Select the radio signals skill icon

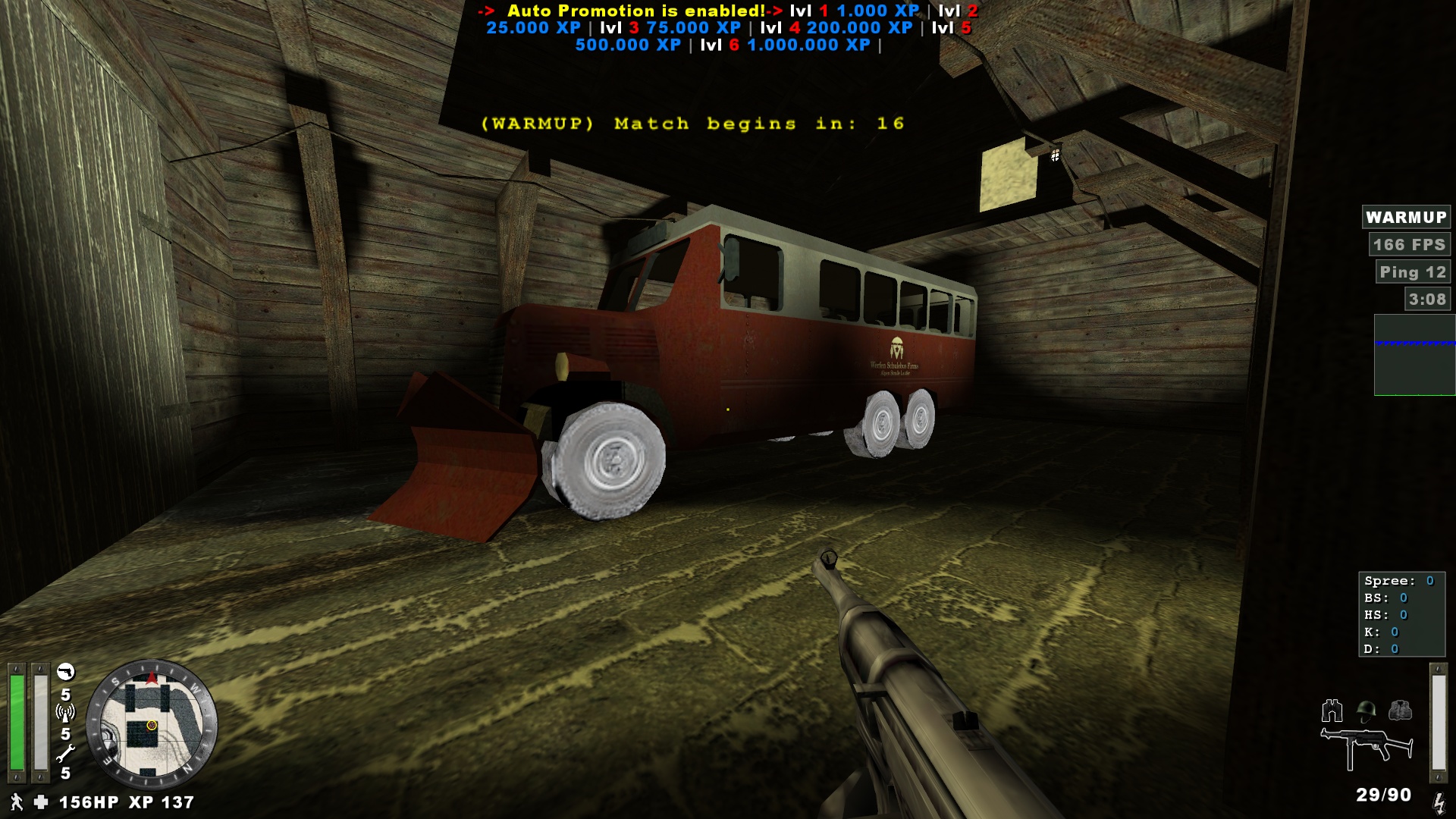[66, 713]
